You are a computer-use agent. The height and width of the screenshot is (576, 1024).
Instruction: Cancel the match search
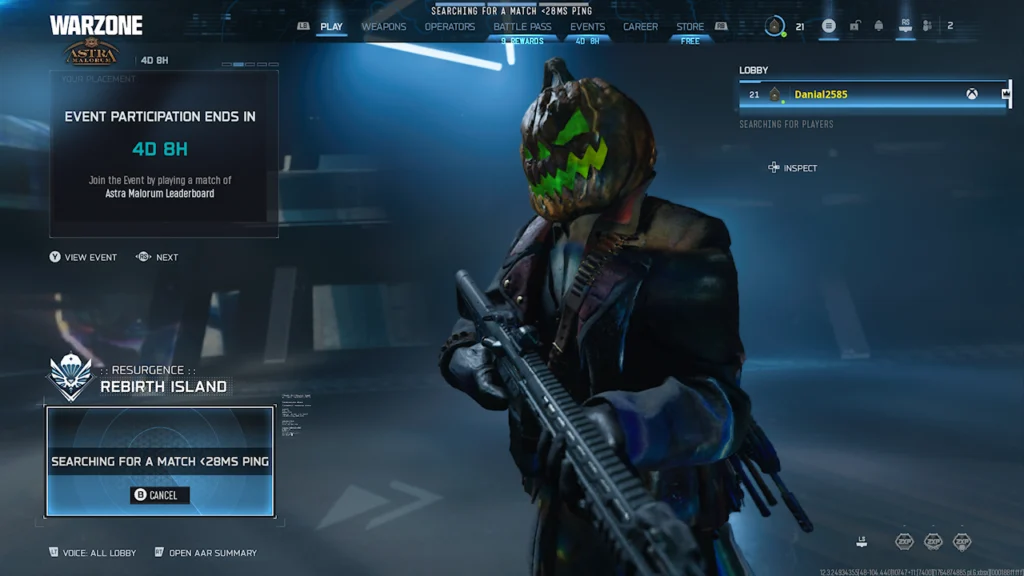pos(160,495)
